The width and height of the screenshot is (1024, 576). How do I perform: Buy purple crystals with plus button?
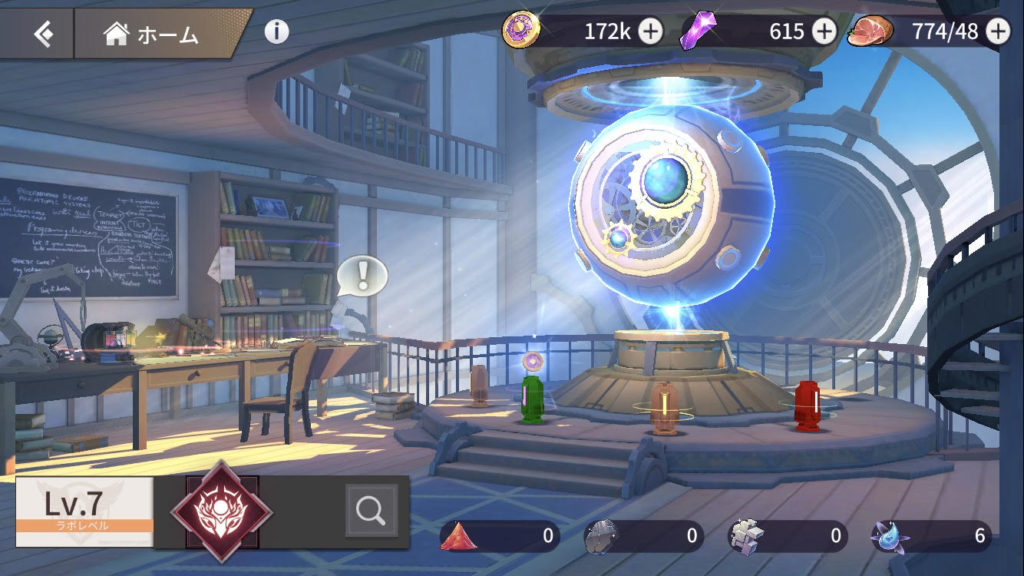[823, 31]
